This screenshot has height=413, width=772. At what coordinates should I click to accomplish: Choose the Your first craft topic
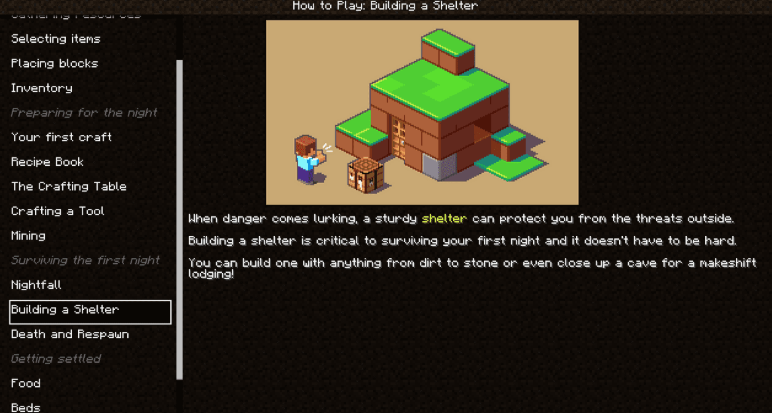point(62,137)
